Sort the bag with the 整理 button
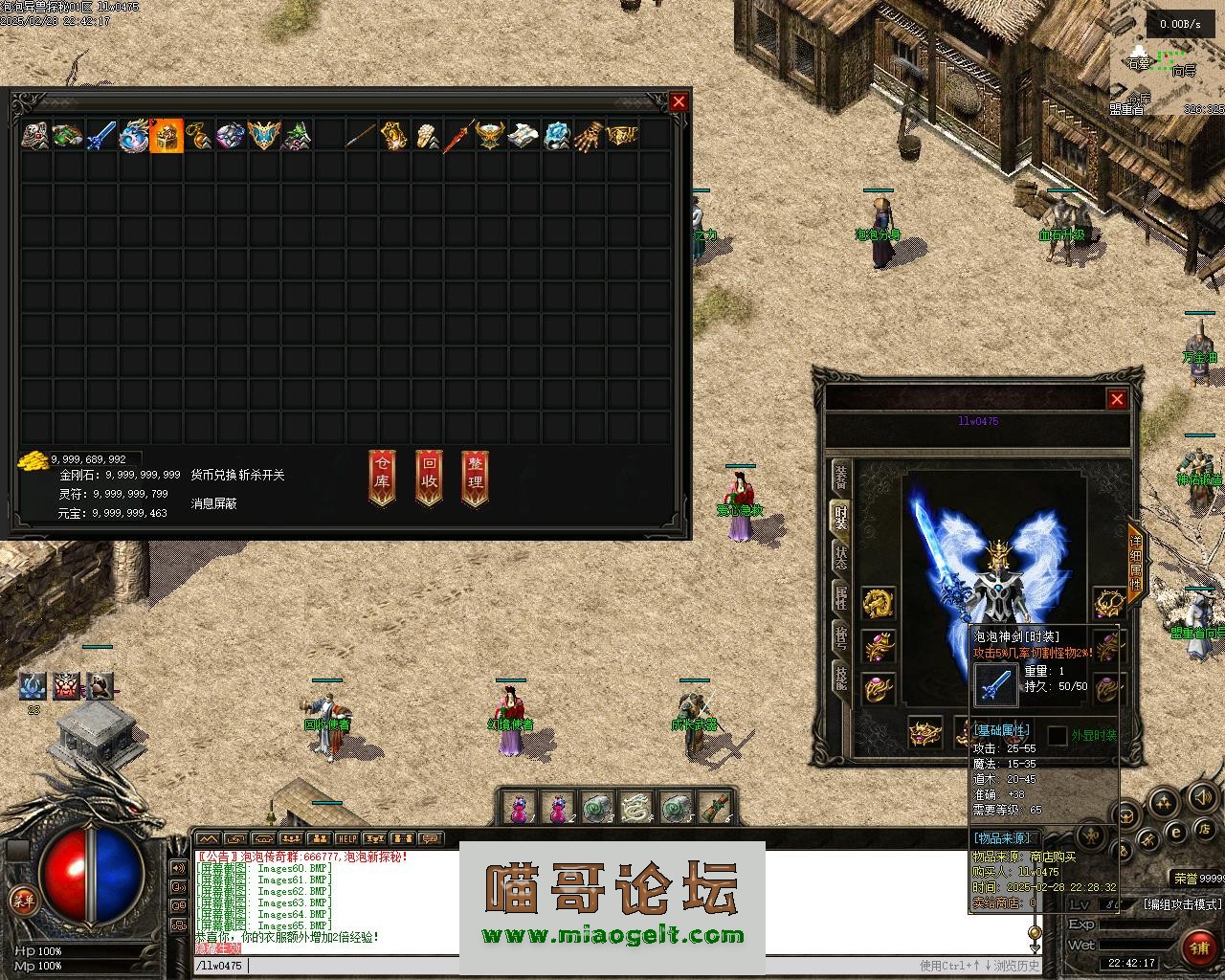This screenshot has width=1225, height=980. [475, 478]
